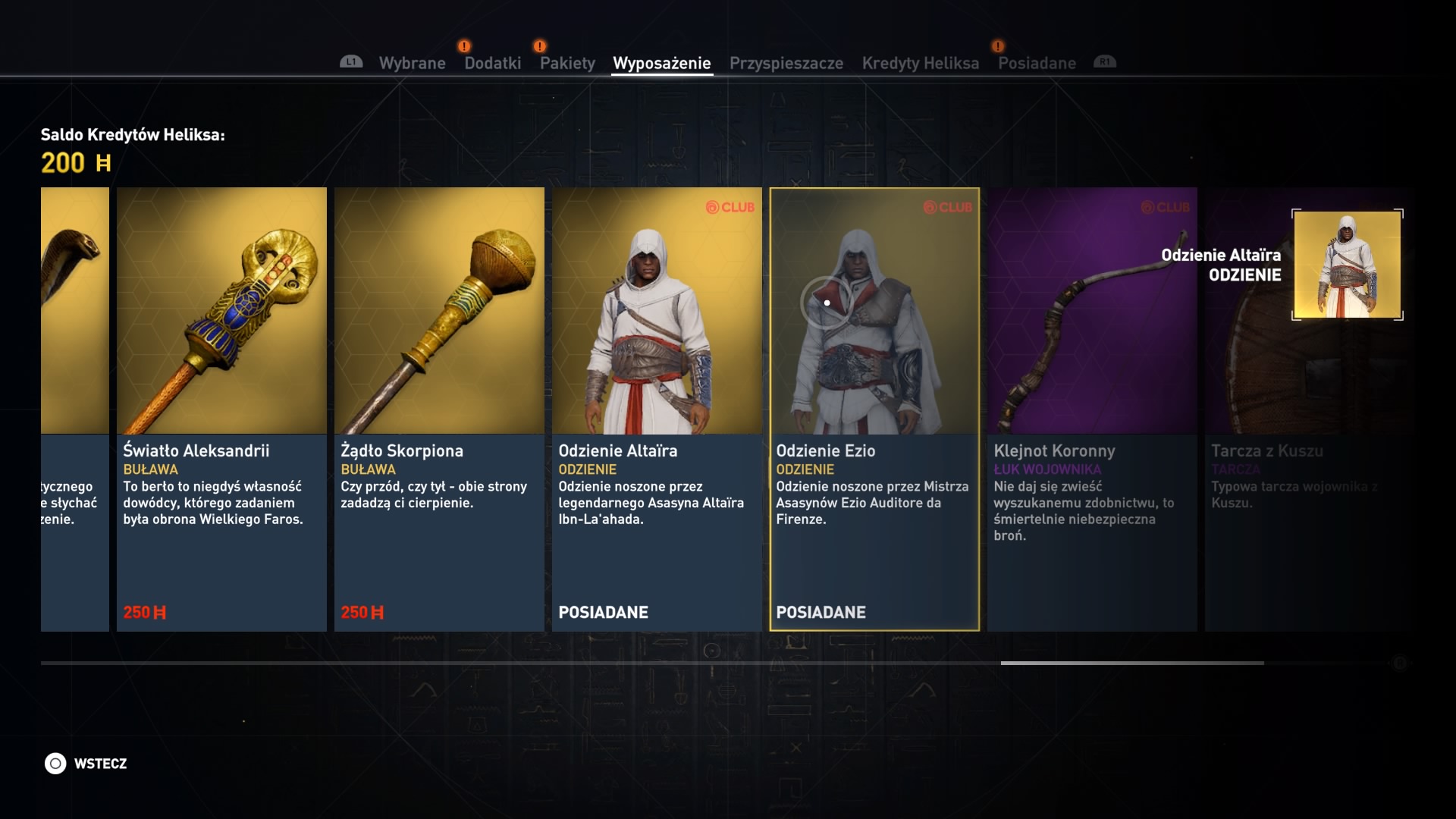Choose the Żądło Skorpiona mace card
1456x819 pixels.
coord(439,409)
